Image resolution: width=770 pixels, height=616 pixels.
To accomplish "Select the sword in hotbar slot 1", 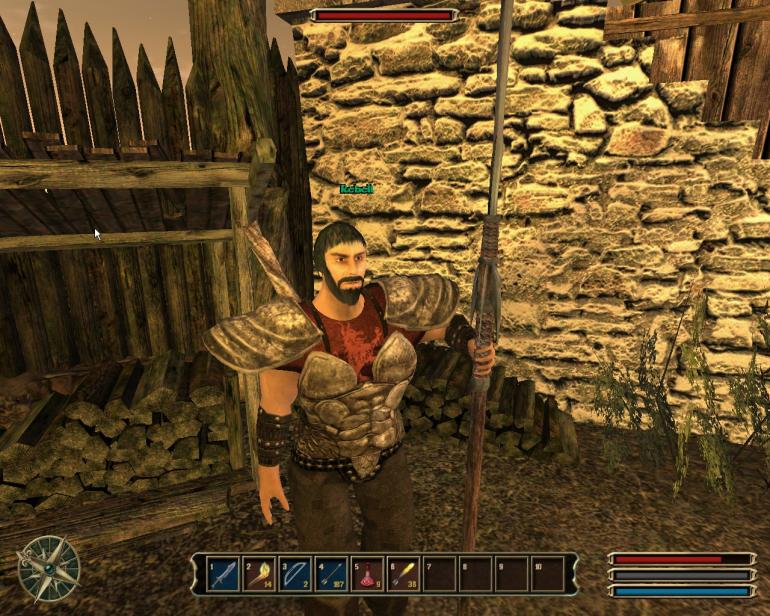I will pos(224,574).
